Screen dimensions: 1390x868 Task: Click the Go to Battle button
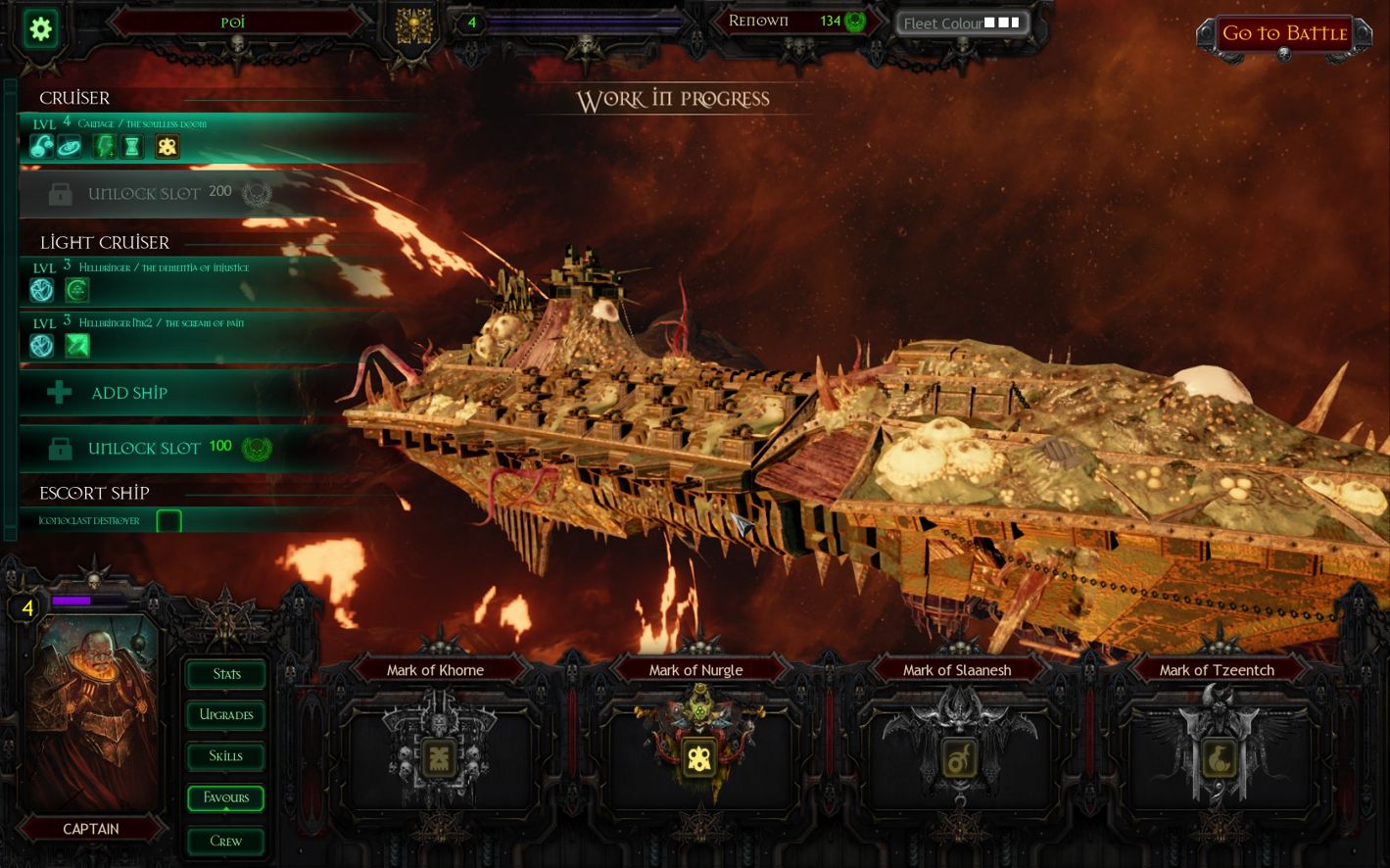coord(1284,33)
